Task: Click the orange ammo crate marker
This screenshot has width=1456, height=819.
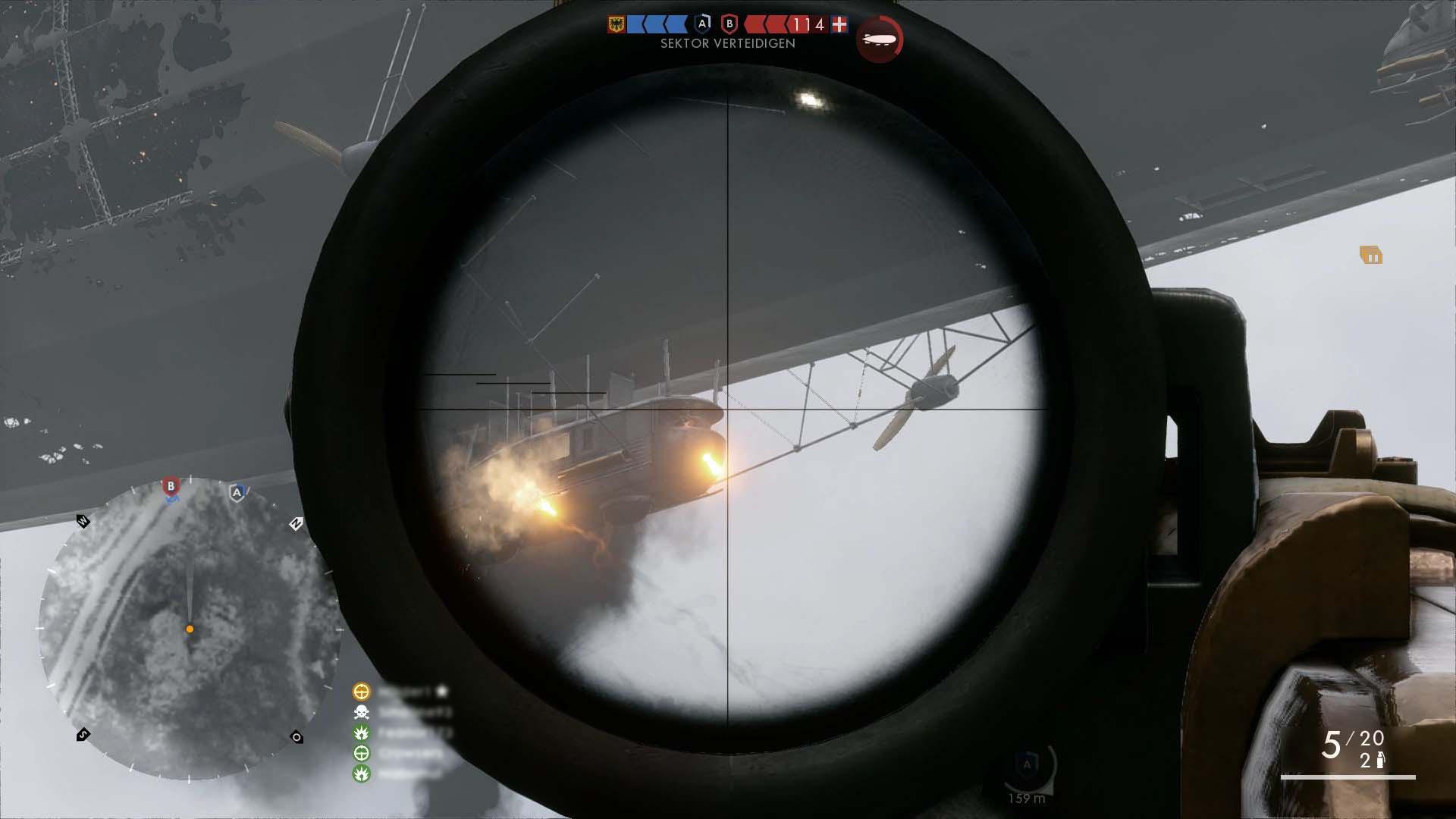Action: pos(1370,256)
